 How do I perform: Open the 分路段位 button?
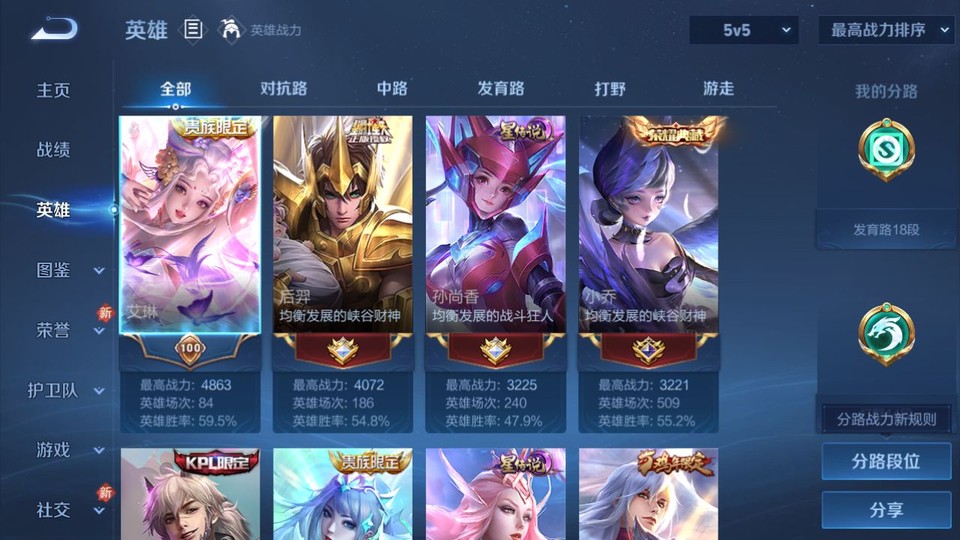pos(886,462)
